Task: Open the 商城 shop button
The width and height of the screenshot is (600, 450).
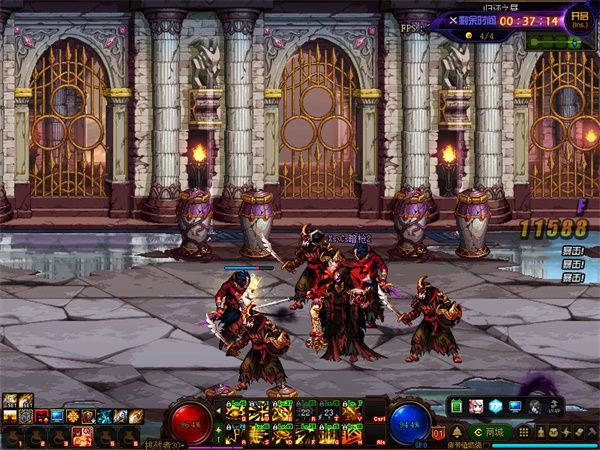Action: 489,432
